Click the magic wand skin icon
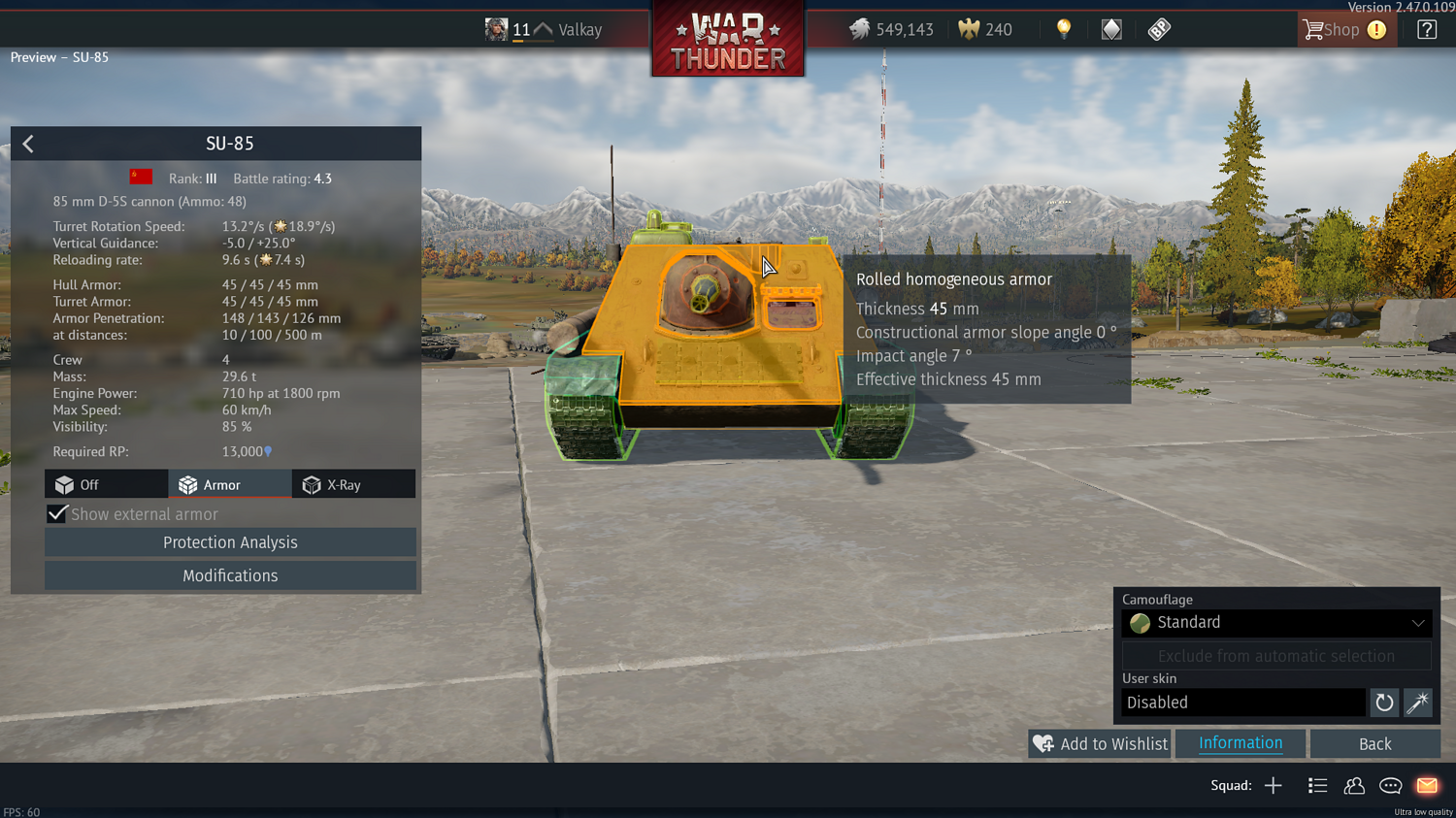This screenshot has width=1456, height=818. 1418,703
